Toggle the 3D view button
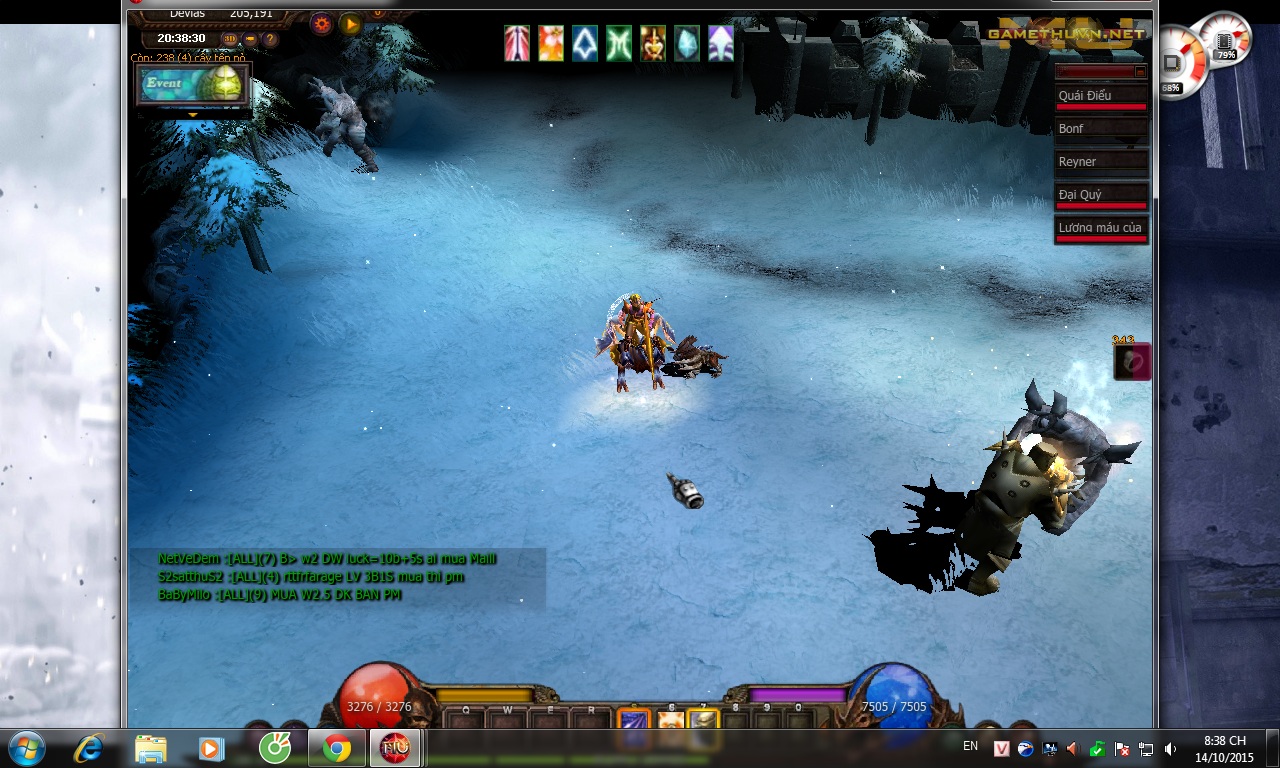The image size is (1280, 768). coord(230,39)
